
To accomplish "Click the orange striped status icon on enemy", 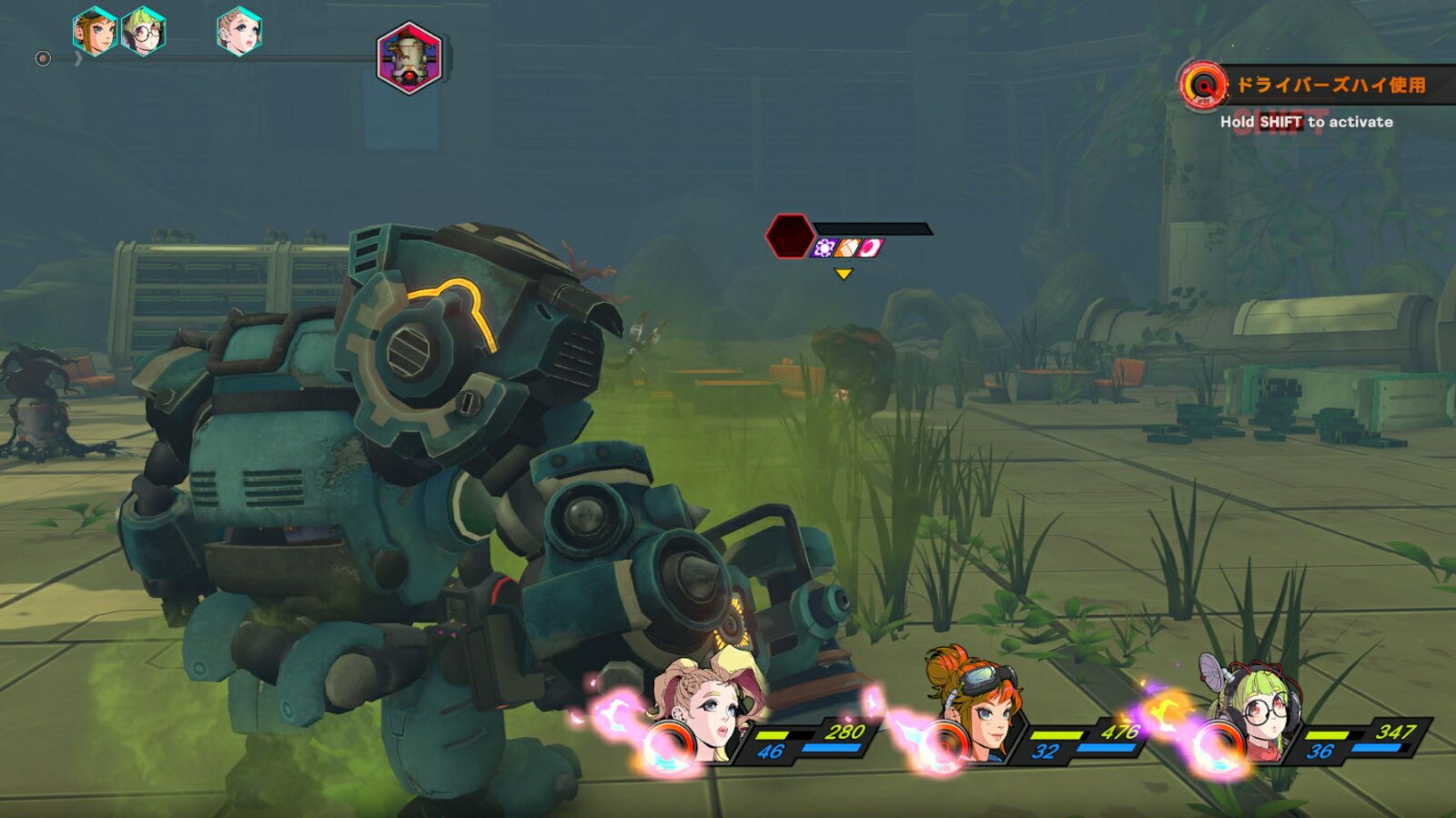I will pyautogui.click(x=847, y=247).
